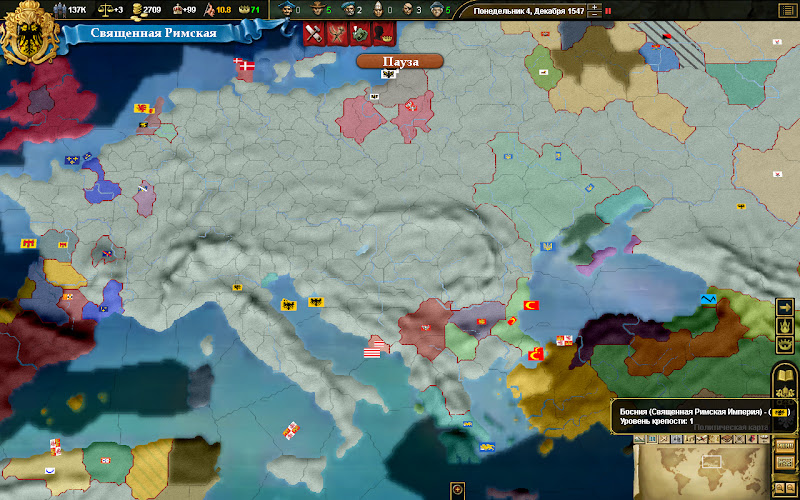
Task: Open the book ledger button
Action: pos(784,377)
